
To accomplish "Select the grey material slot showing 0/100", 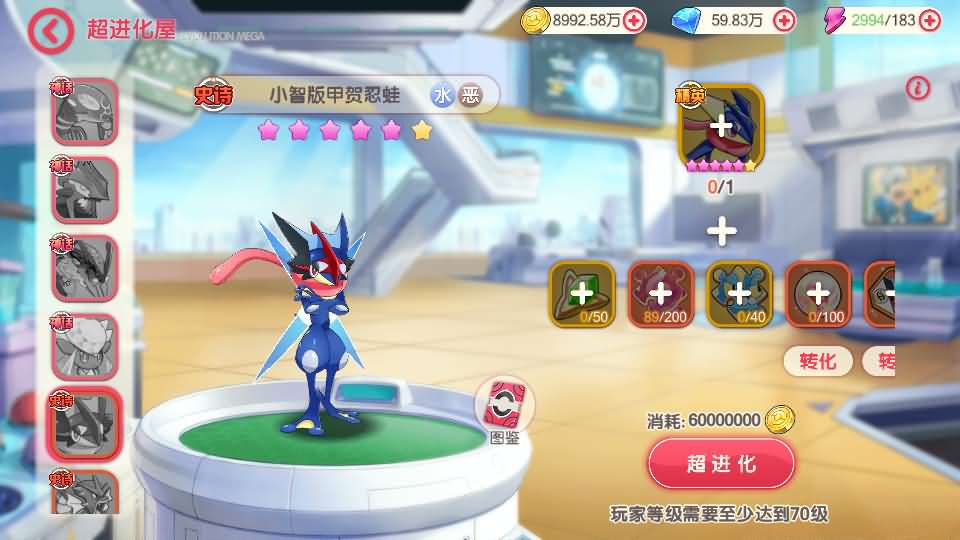I will (x=818, y=294).
